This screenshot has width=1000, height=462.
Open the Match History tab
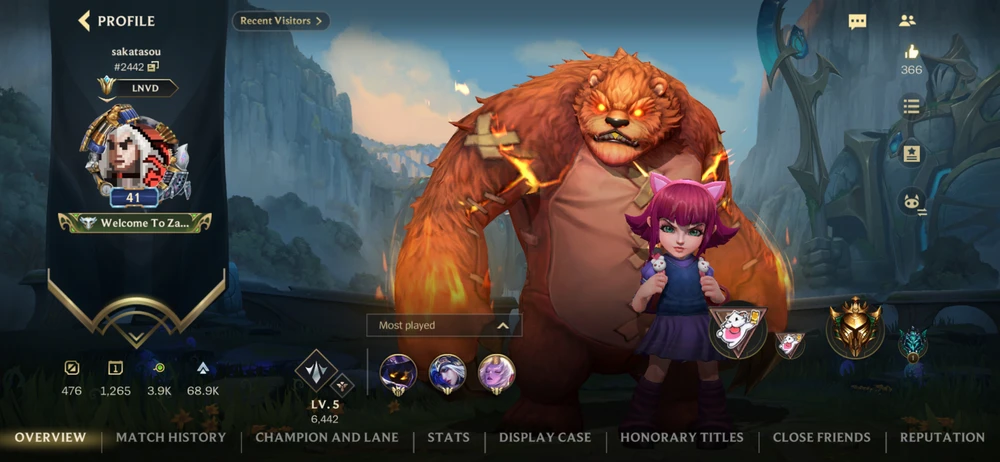coord(171,437)
